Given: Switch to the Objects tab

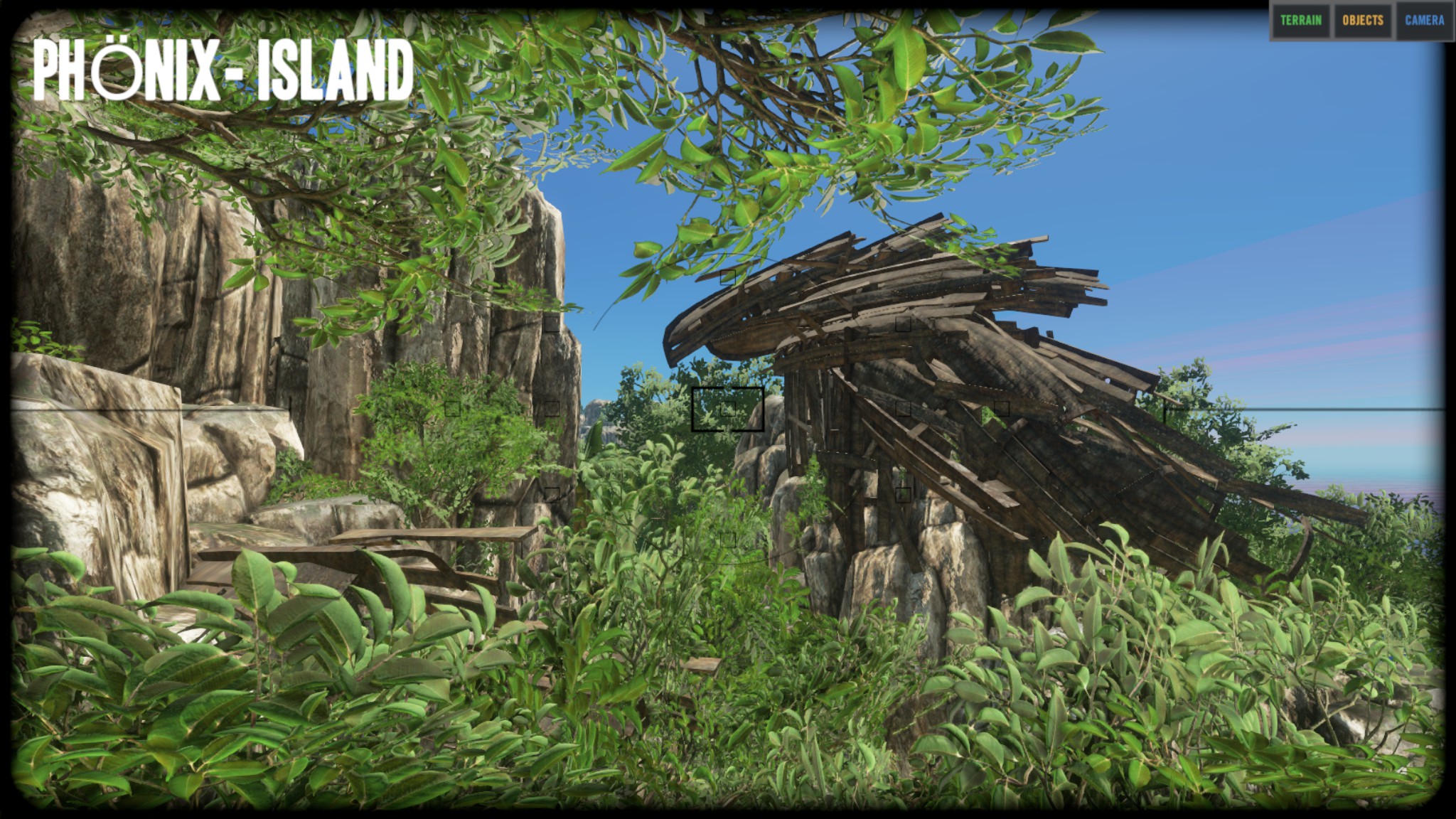Looking at the screenshot, I should [1363, 21].
